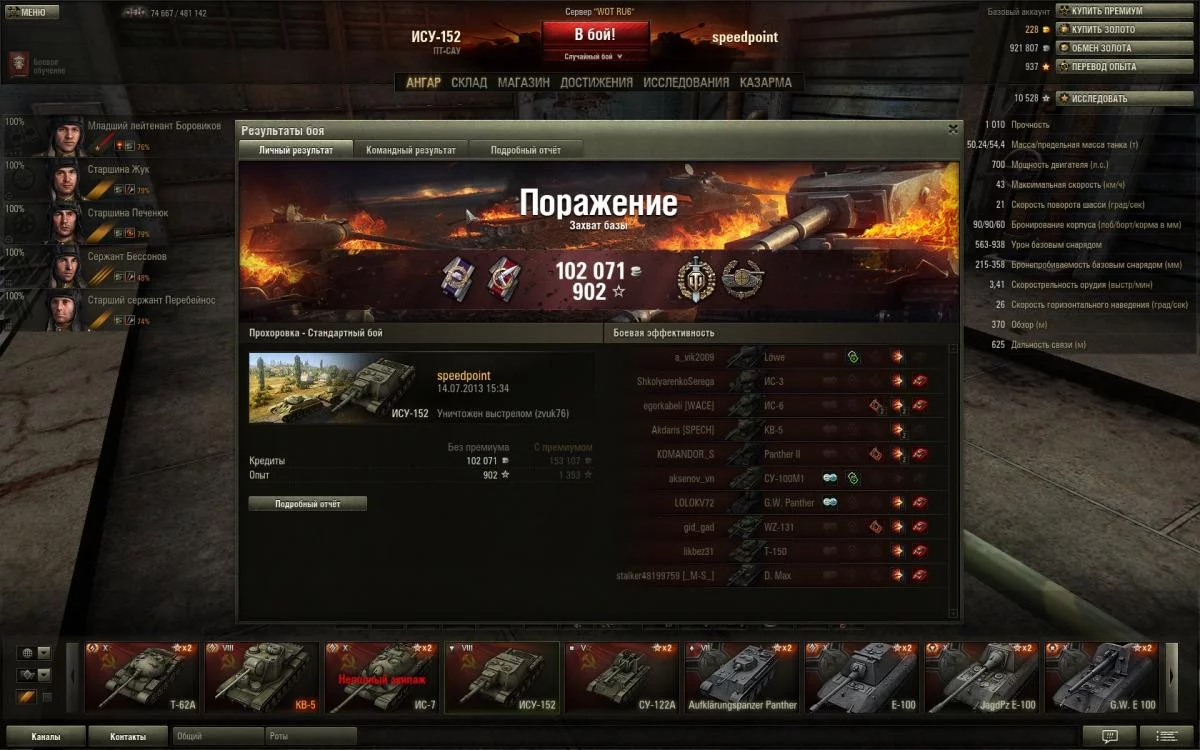Select the G.W. E 100 tank
Viewport: 1200px width, 750px height.
(1103, 677)
